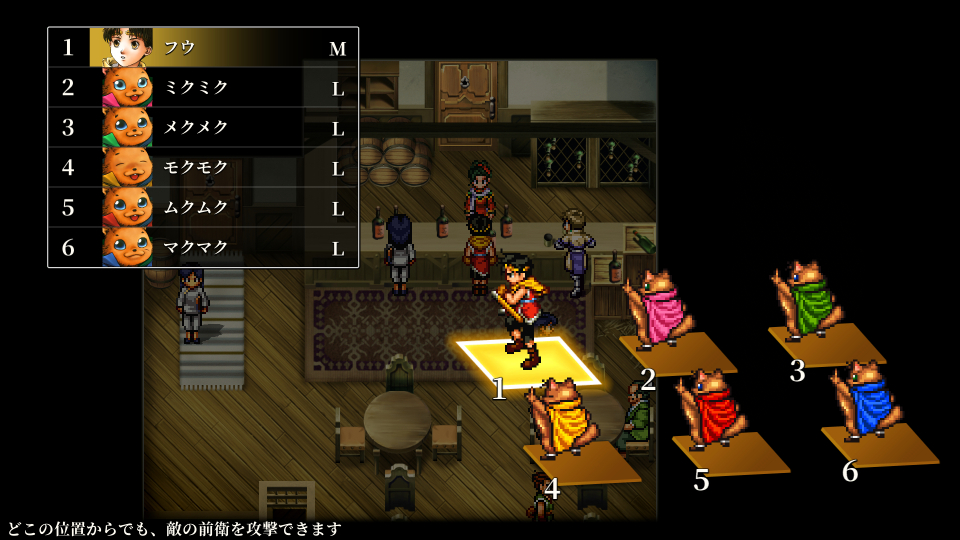
Task: Select the ムクムク list row
Action: 203,207
